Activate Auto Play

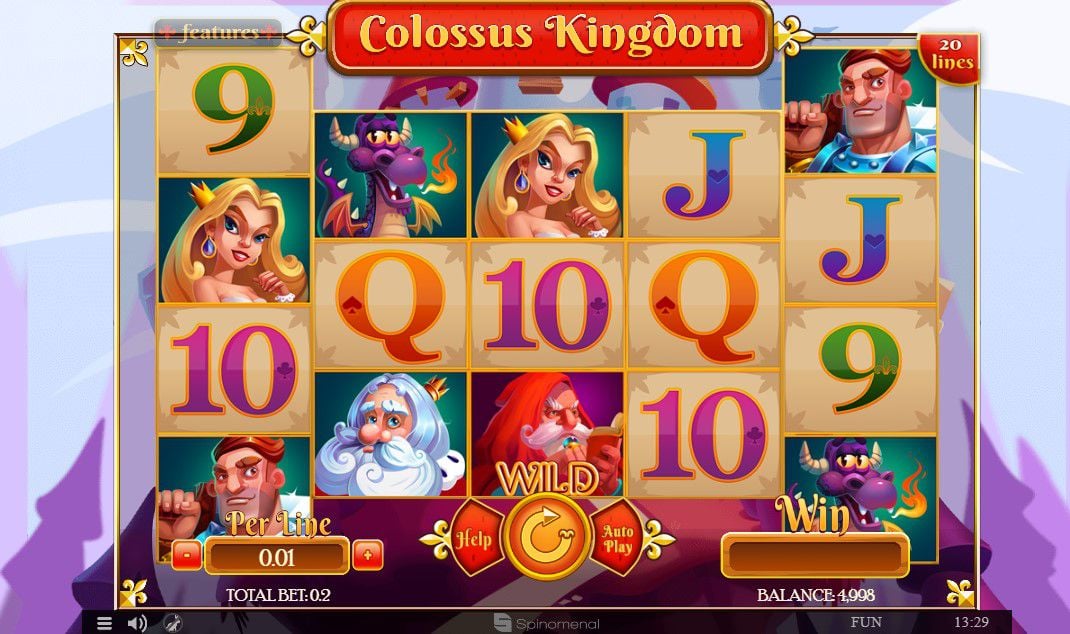(x=617, y=539)
